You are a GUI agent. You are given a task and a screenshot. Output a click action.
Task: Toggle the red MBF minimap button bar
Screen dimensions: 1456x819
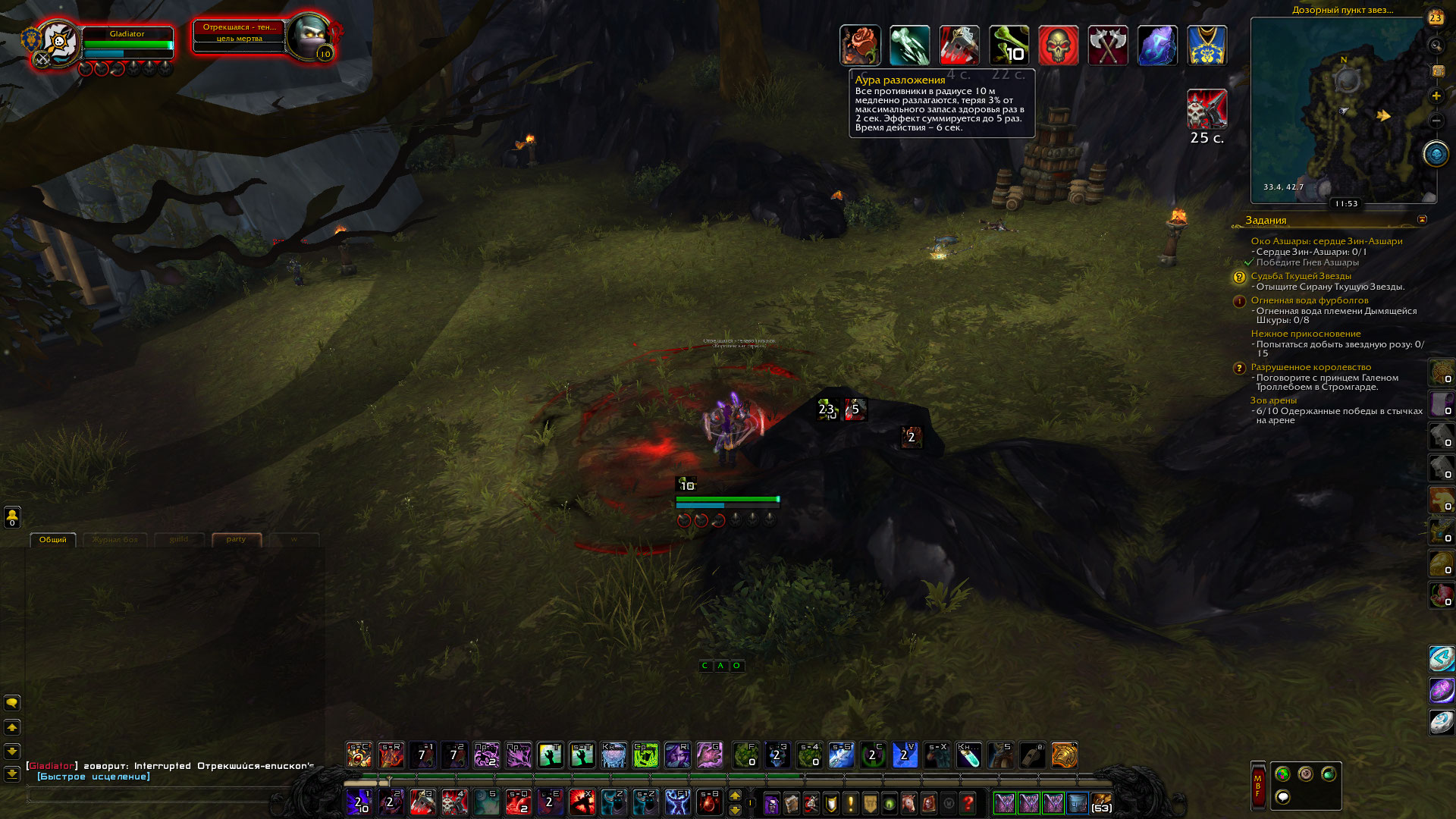click(1257, 786)
